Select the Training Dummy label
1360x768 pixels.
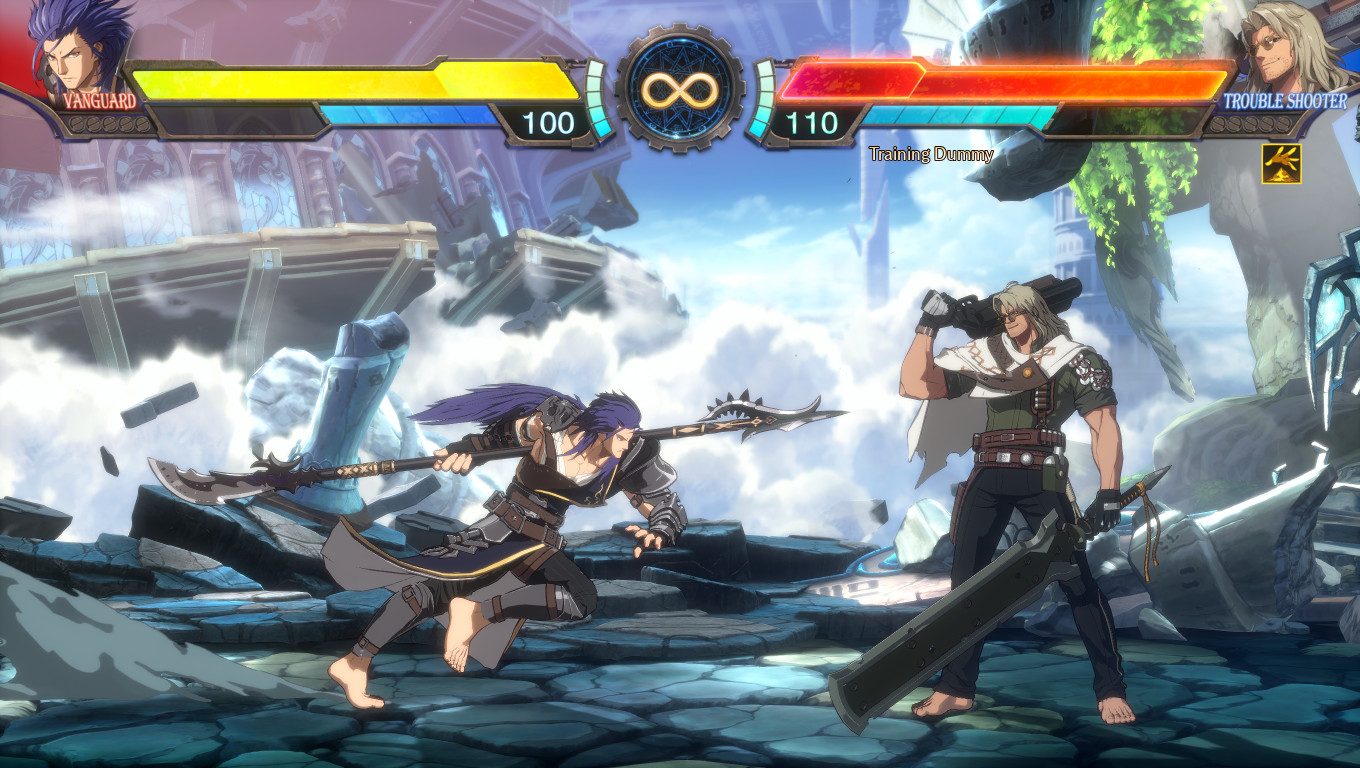click(x=930, y=155)
